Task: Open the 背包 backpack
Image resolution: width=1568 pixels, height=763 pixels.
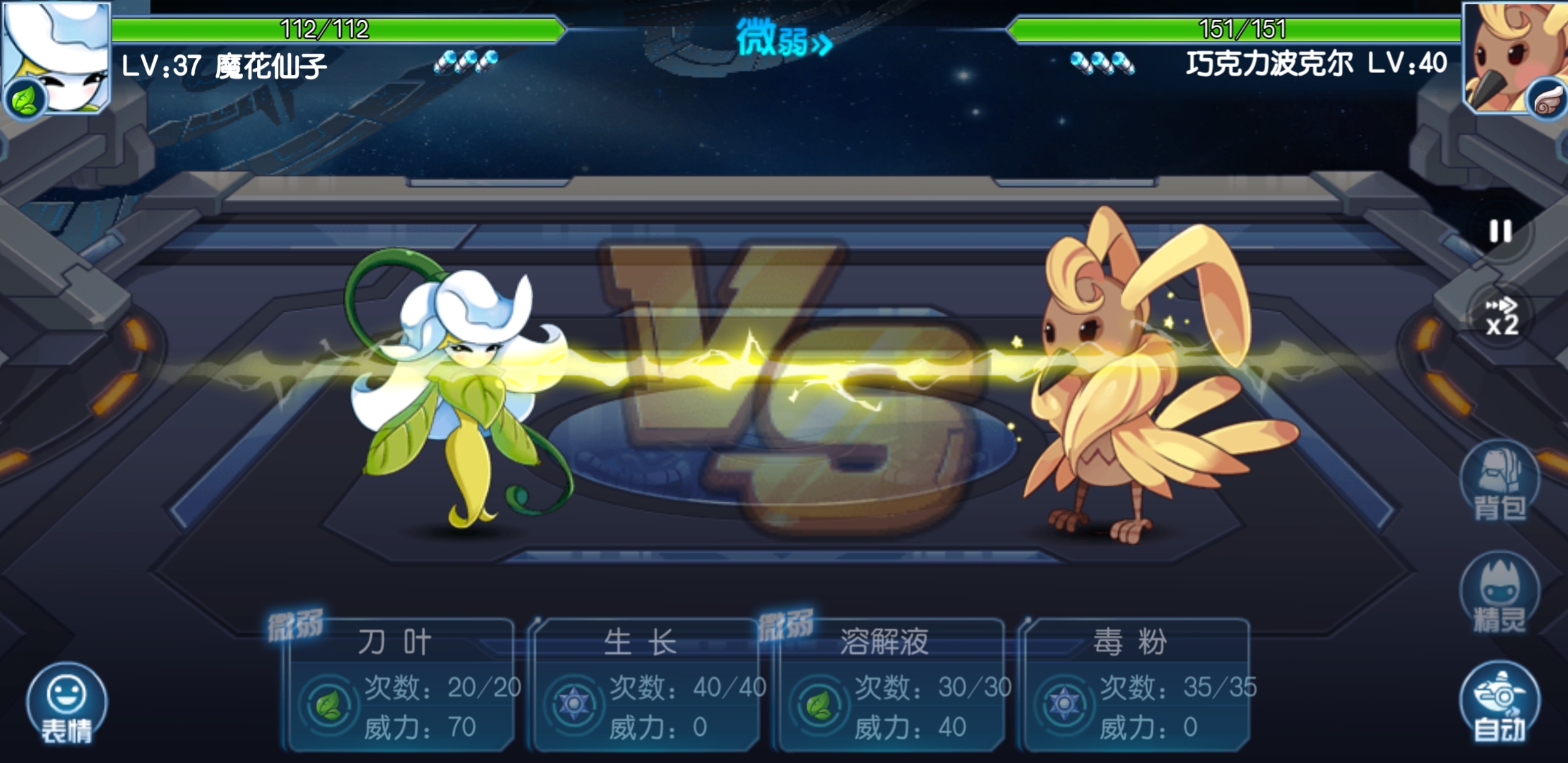Action: 1499,481
